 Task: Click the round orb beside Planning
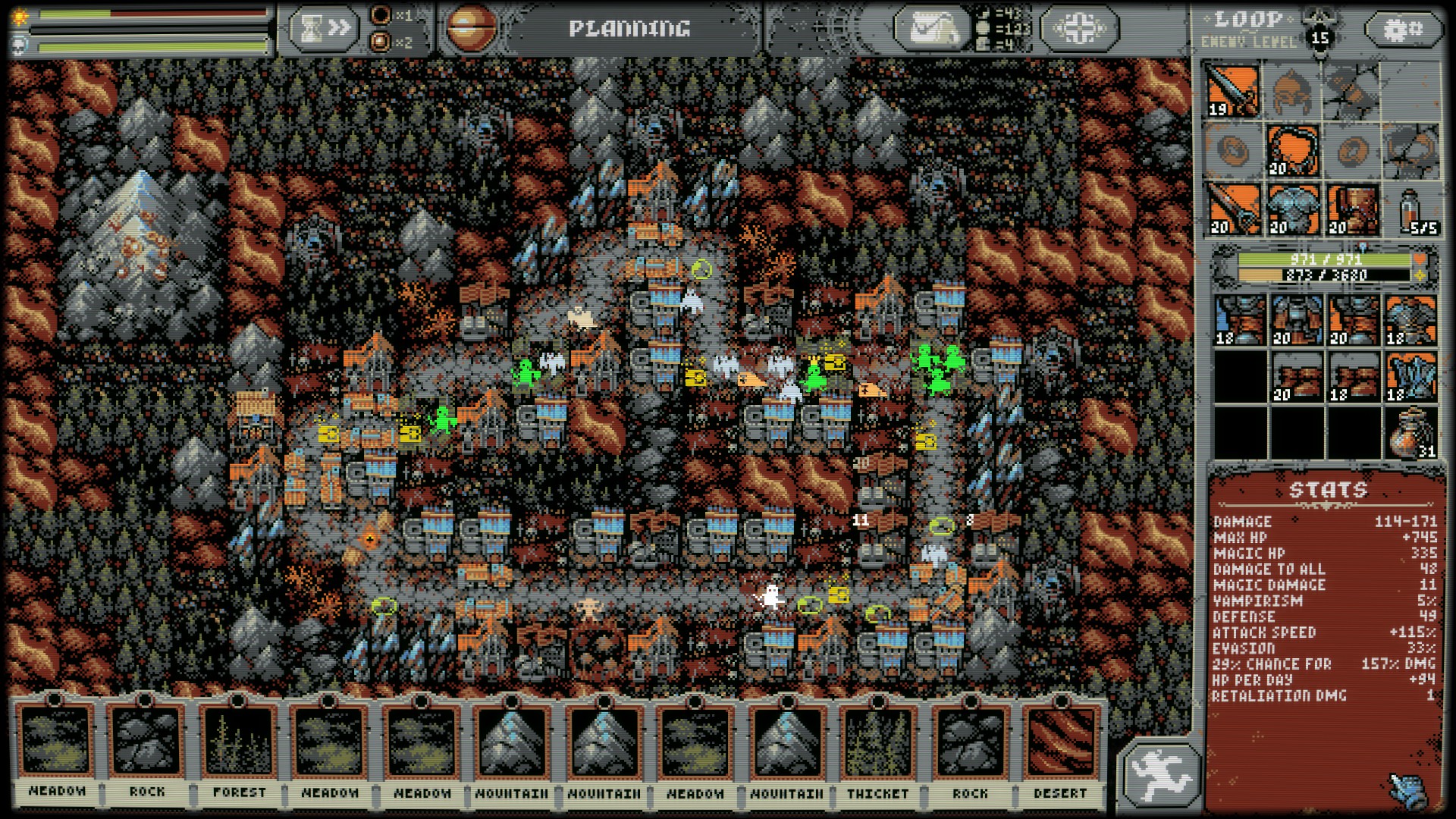471,29
